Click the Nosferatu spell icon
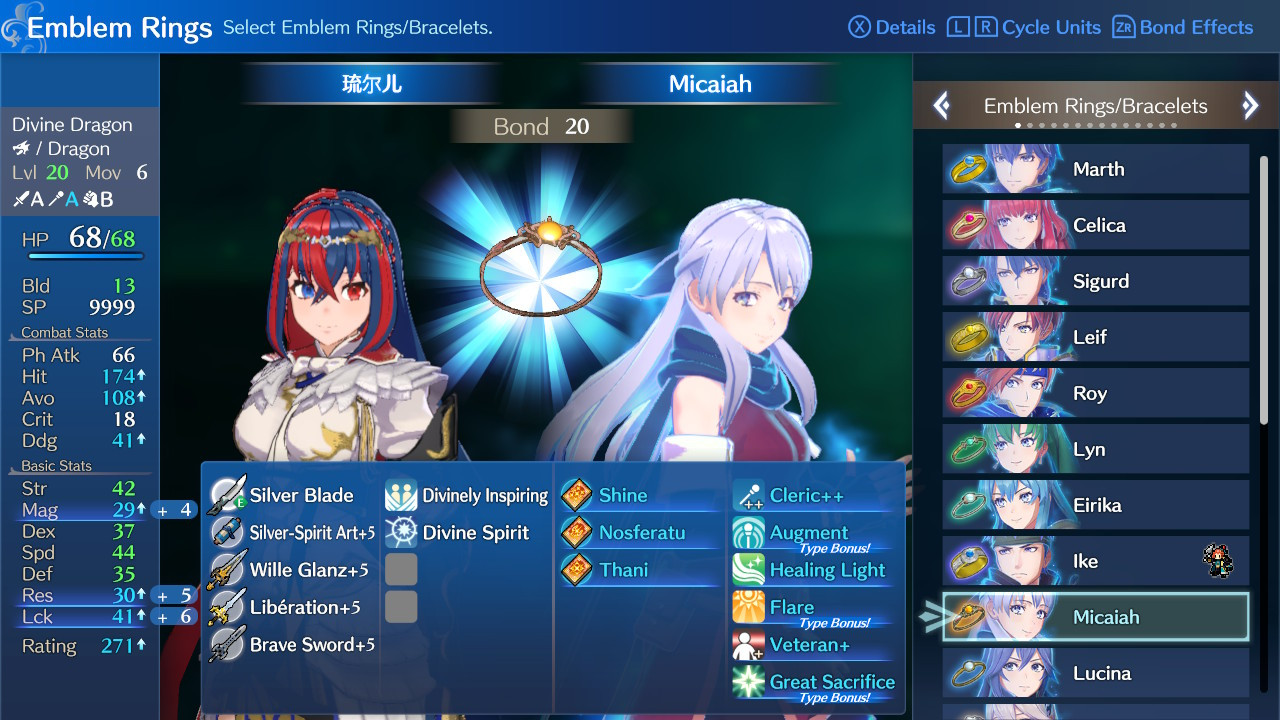Image resolution: width=1280 pixels, height=720 pixels. tap(575, 531)
